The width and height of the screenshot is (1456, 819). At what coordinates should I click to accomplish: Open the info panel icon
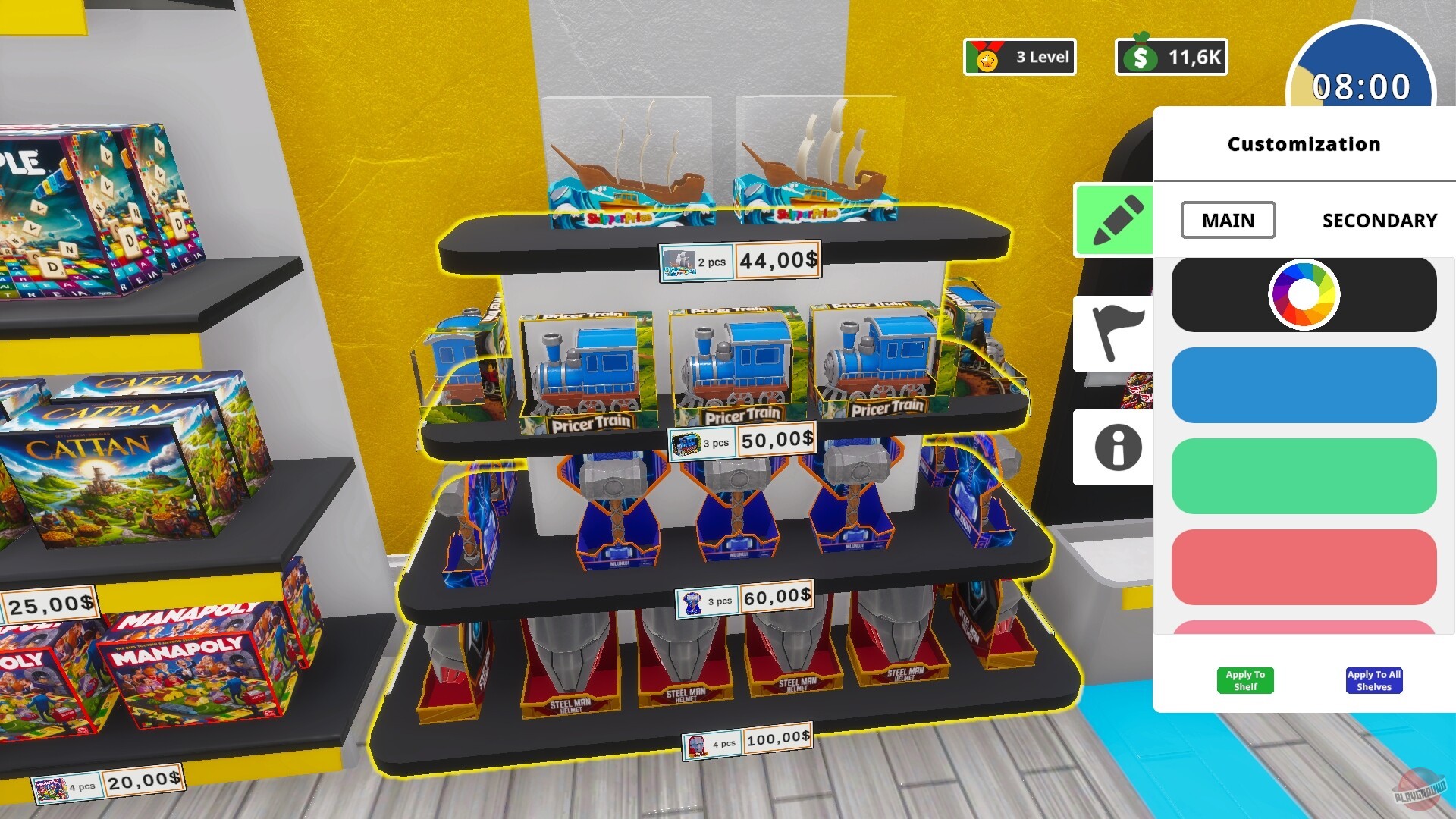pos(1113,447)
